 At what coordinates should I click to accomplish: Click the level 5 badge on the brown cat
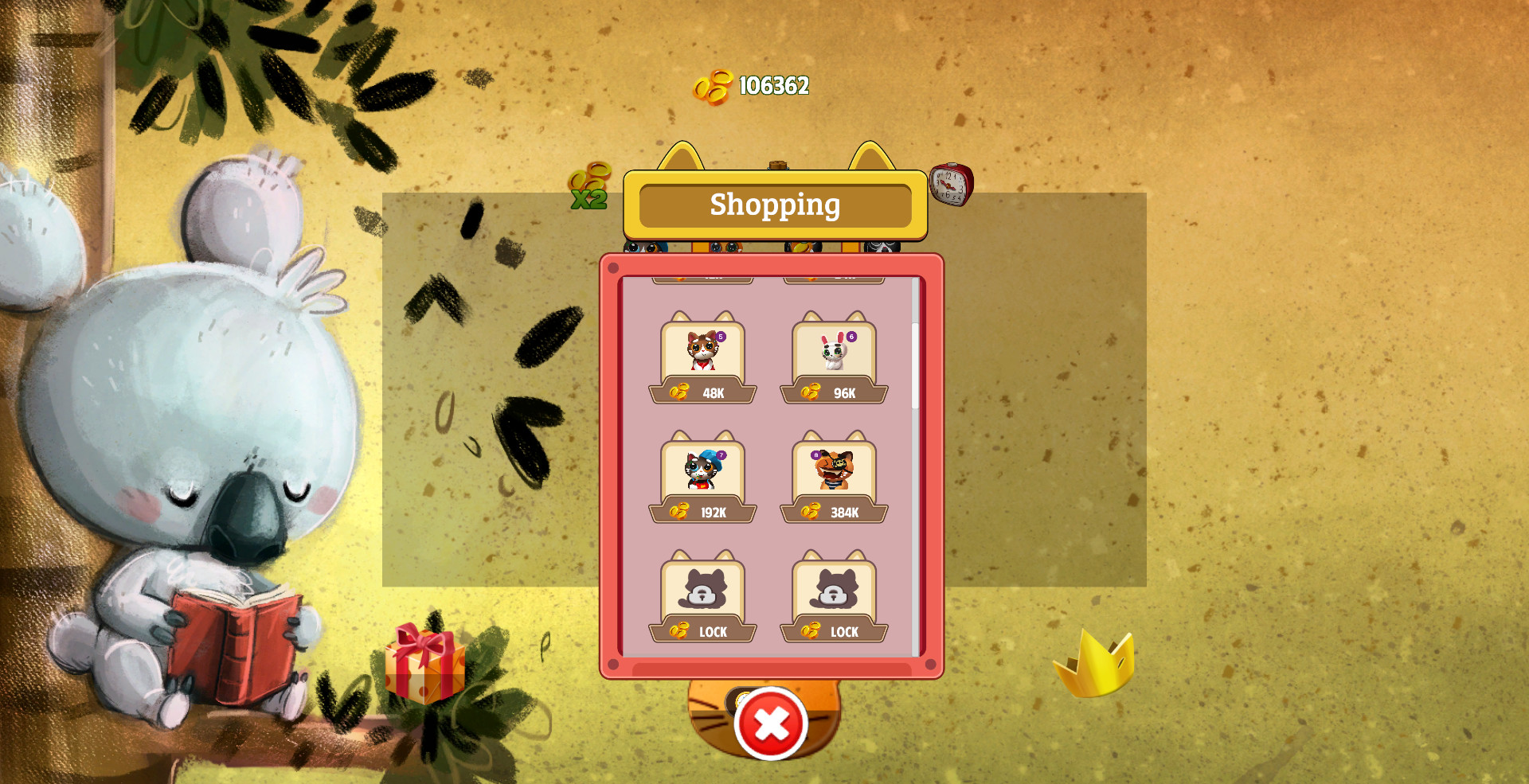point(720,337)
